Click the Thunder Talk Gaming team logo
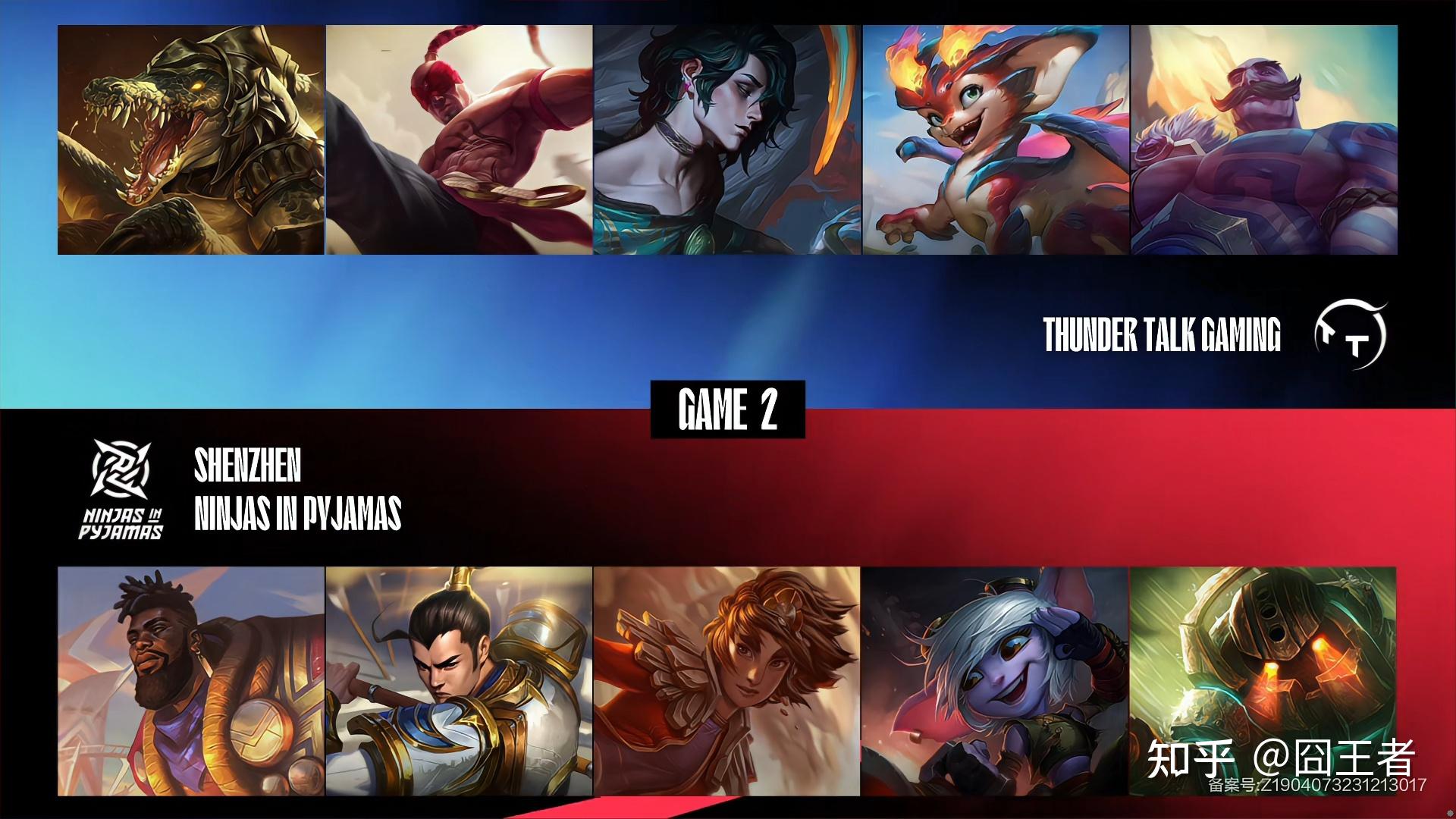 [x=1351, y=334]
